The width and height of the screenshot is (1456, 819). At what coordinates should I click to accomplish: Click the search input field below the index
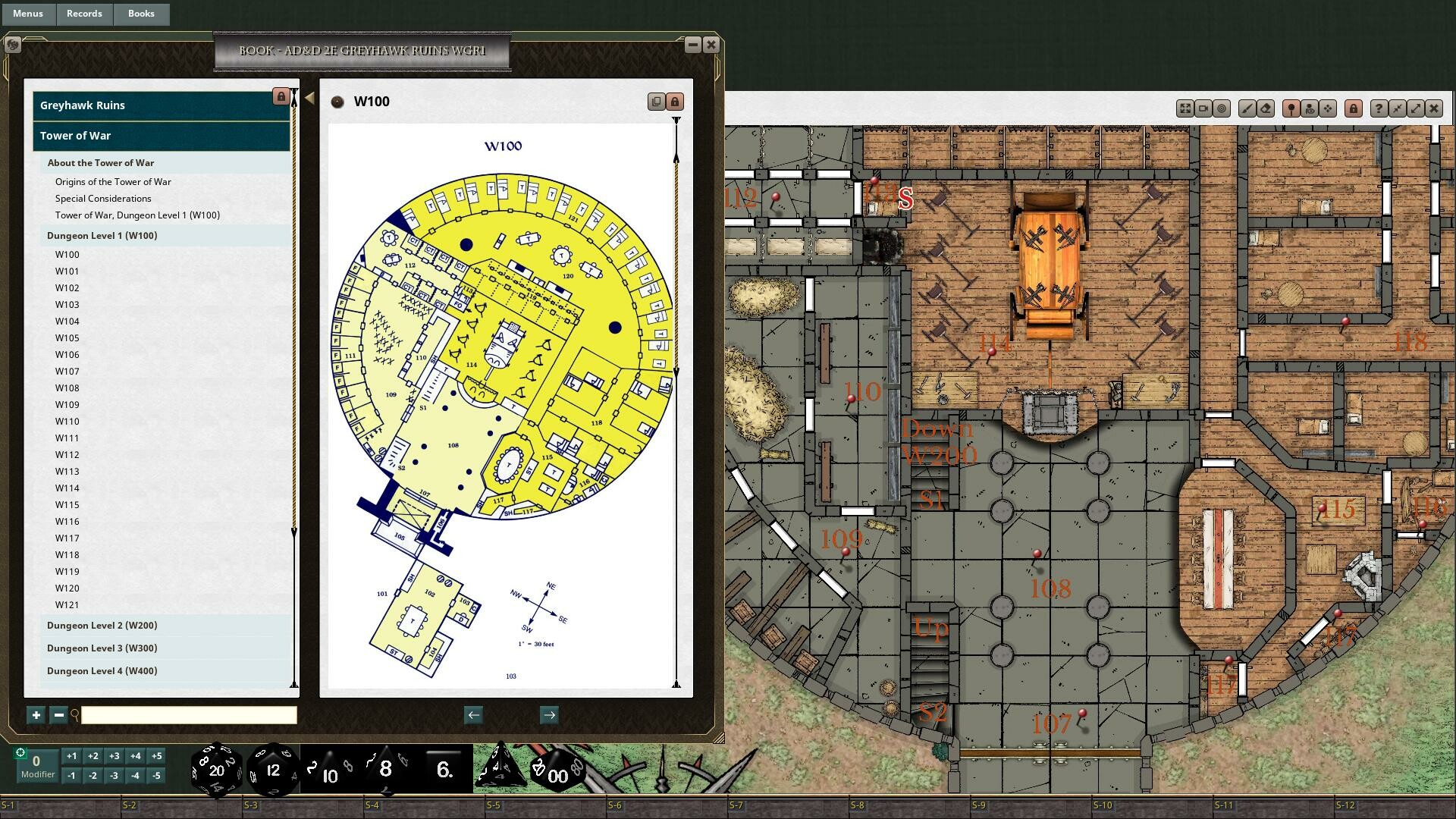tap(188, 714)
